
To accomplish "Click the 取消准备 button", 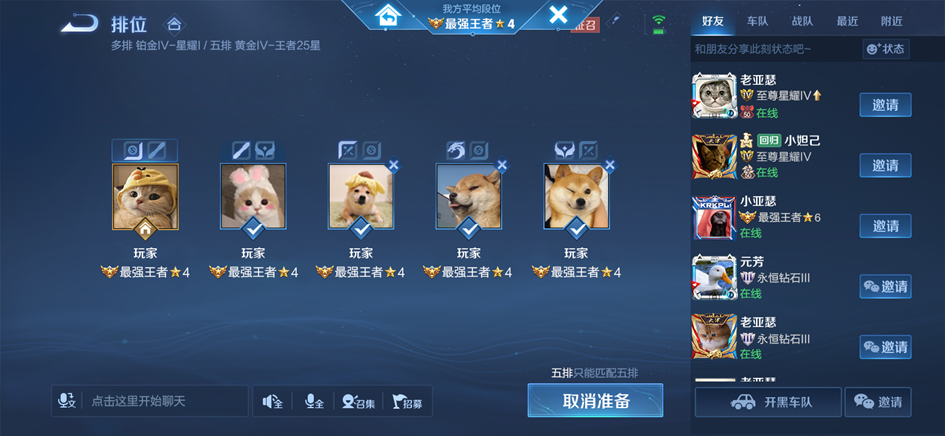I will tap(595, 400).
